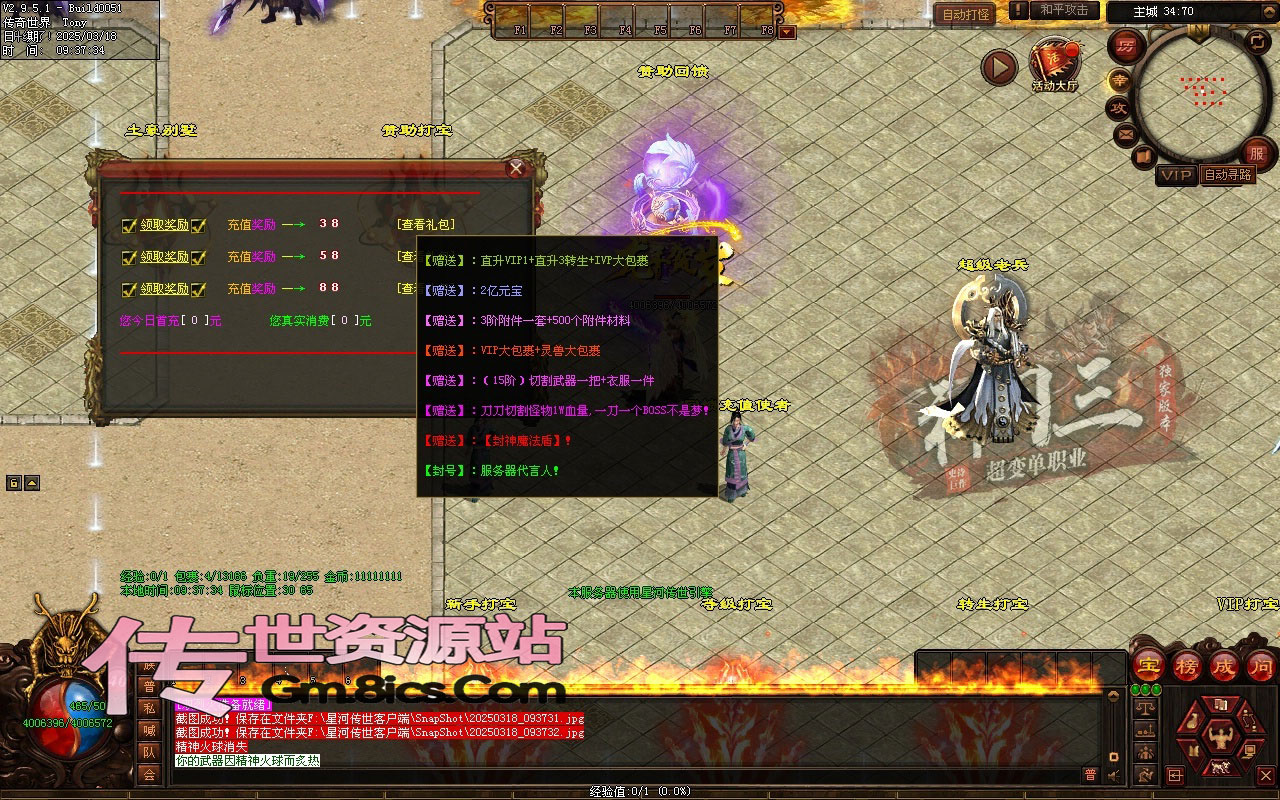1280x800 pixels.
Task: Close the recharge reward dialog
Action: (x=516, y=168)
